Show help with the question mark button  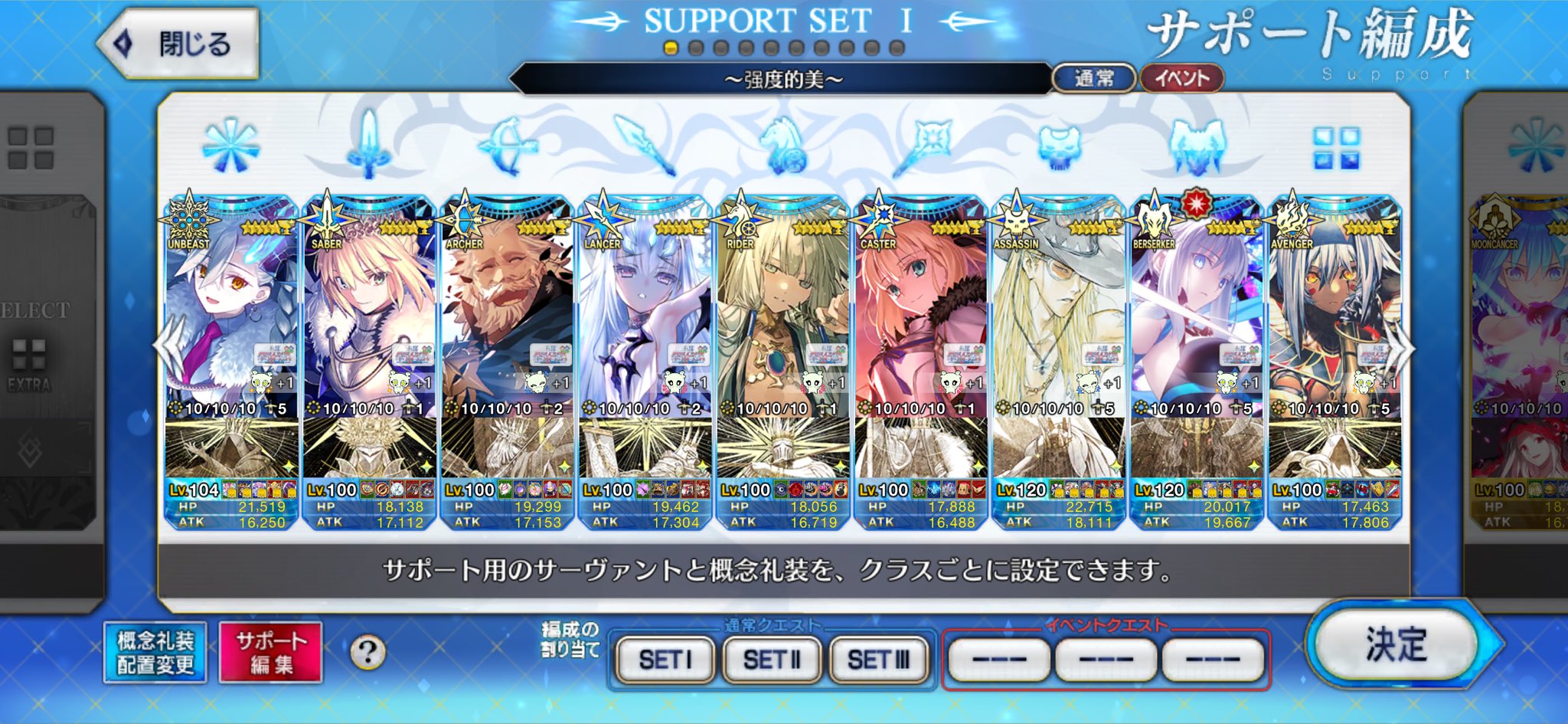click(x=367, y=653)
